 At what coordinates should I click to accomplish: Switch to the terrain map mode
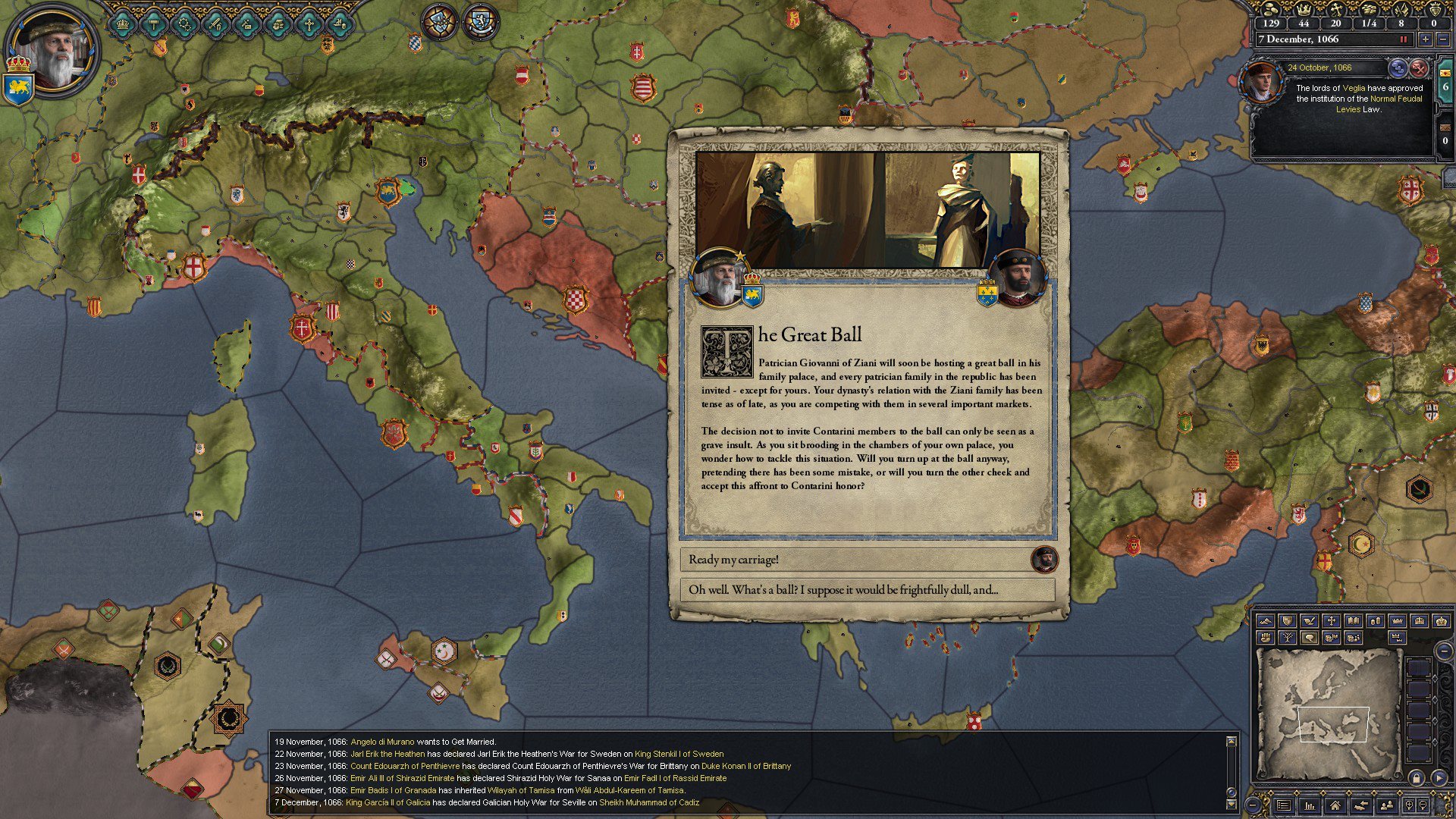pos(1265,621)
